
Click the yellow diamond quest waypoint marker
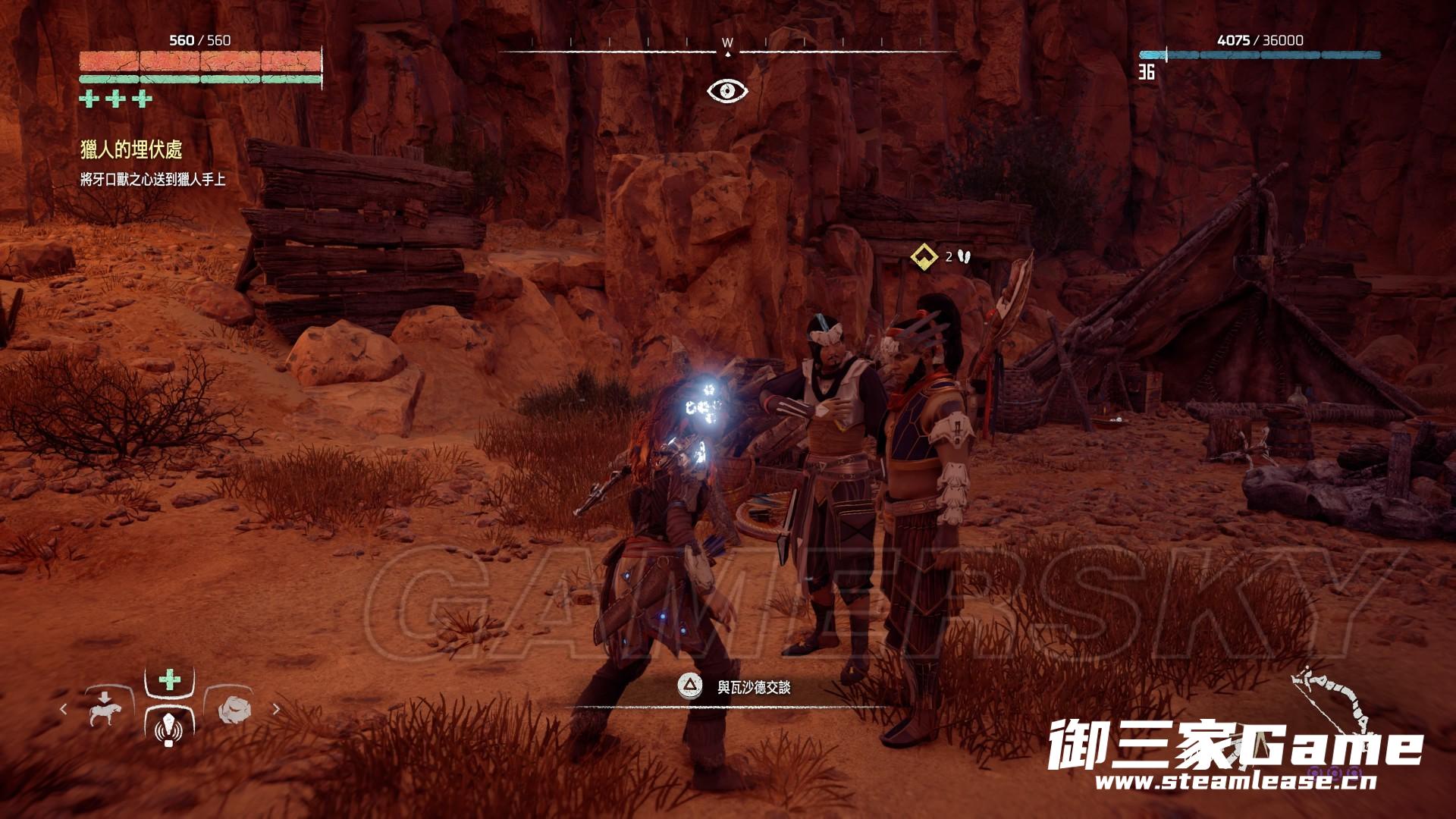coord(924,256)
